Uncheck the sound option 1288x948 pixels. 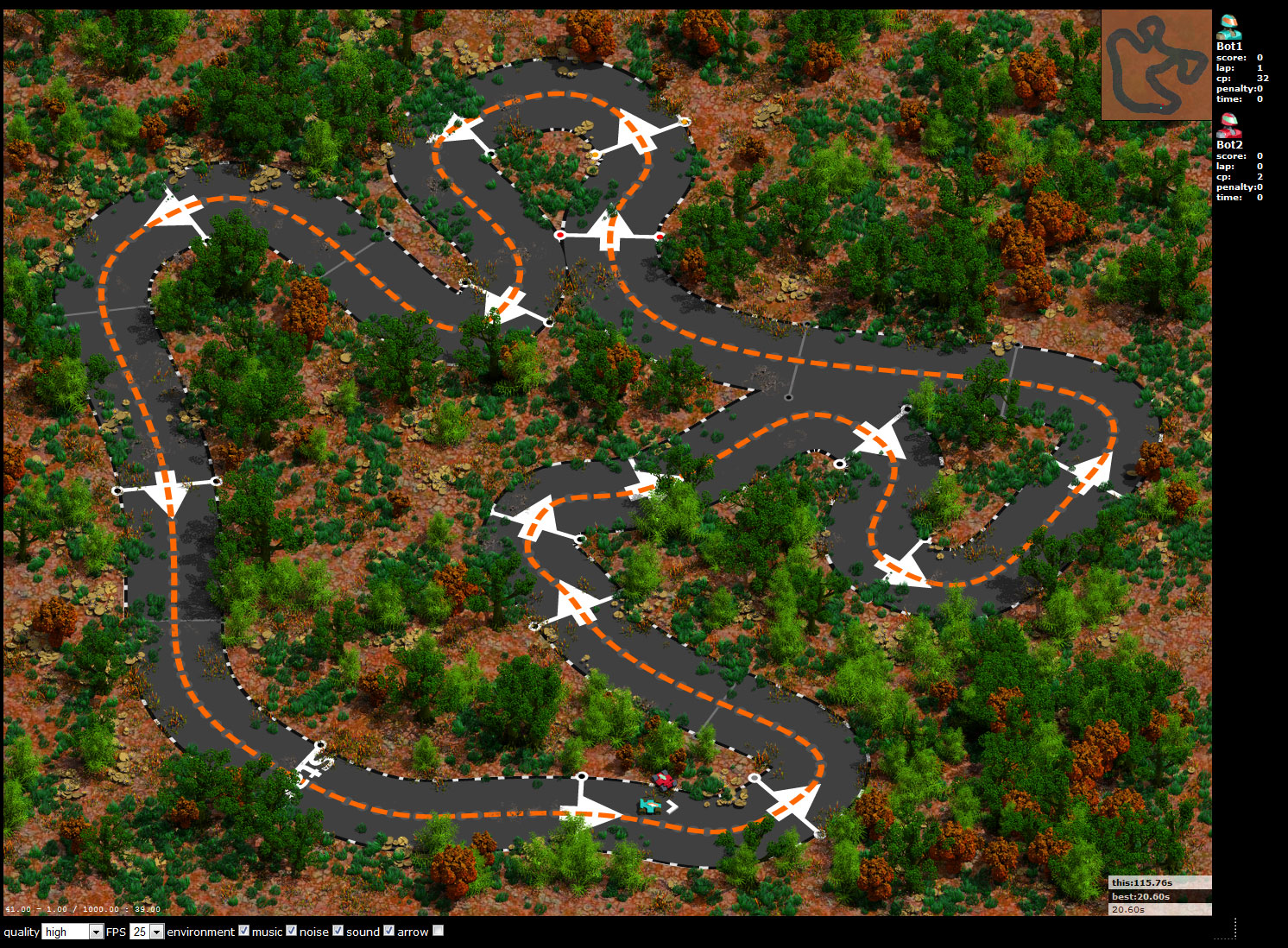tap(388, 931)
